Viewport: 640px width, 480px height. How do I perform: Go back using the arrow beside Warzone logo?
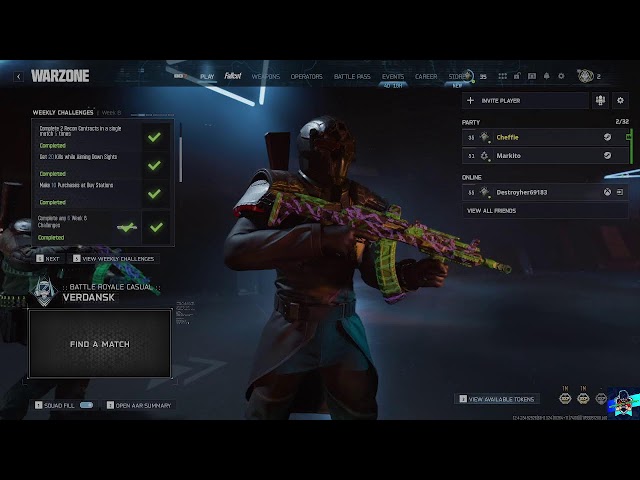click(x=18, y=76)
